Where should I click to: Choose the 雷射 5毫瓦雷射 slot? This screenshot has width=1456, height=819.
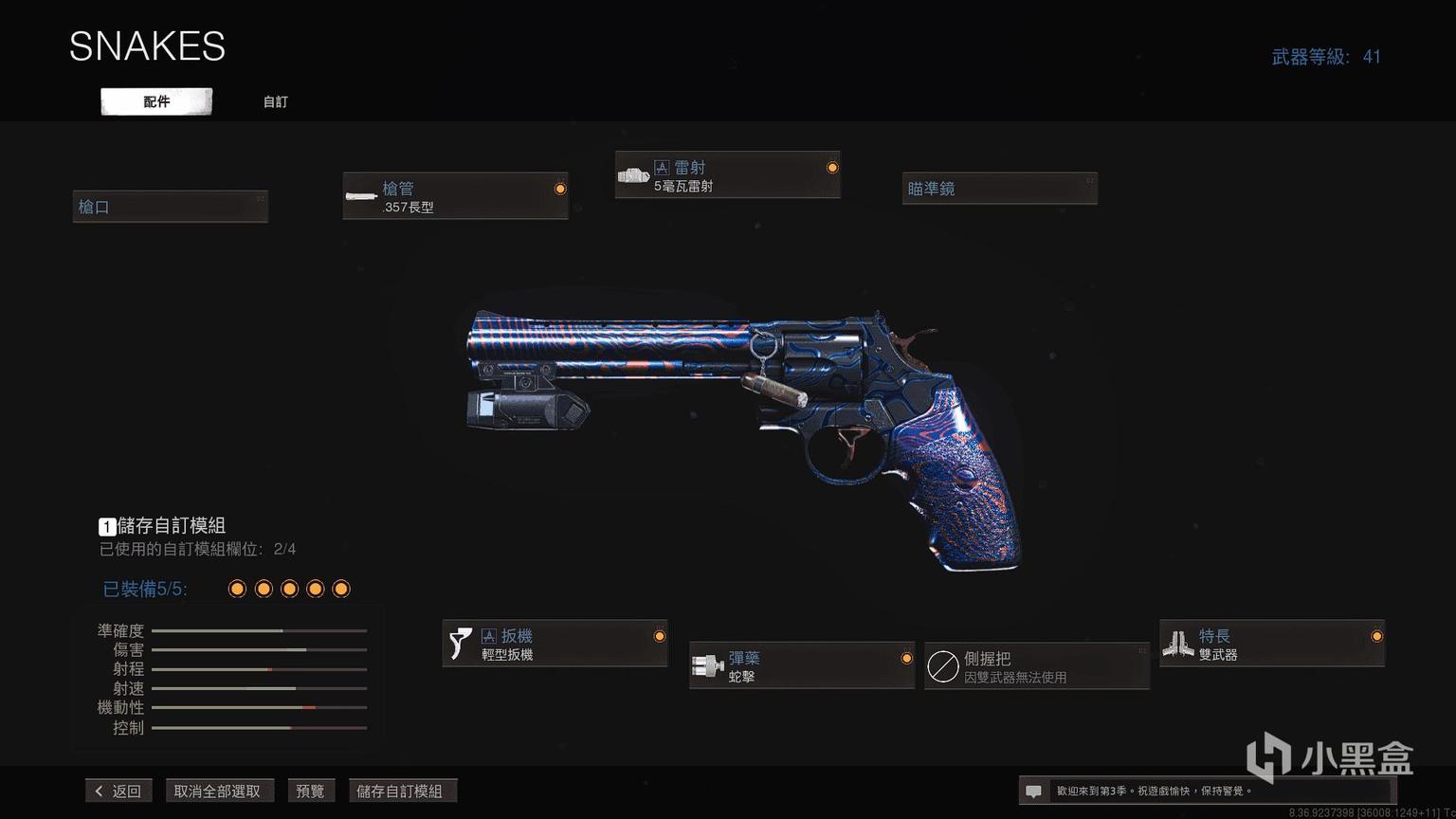point(727,175)
